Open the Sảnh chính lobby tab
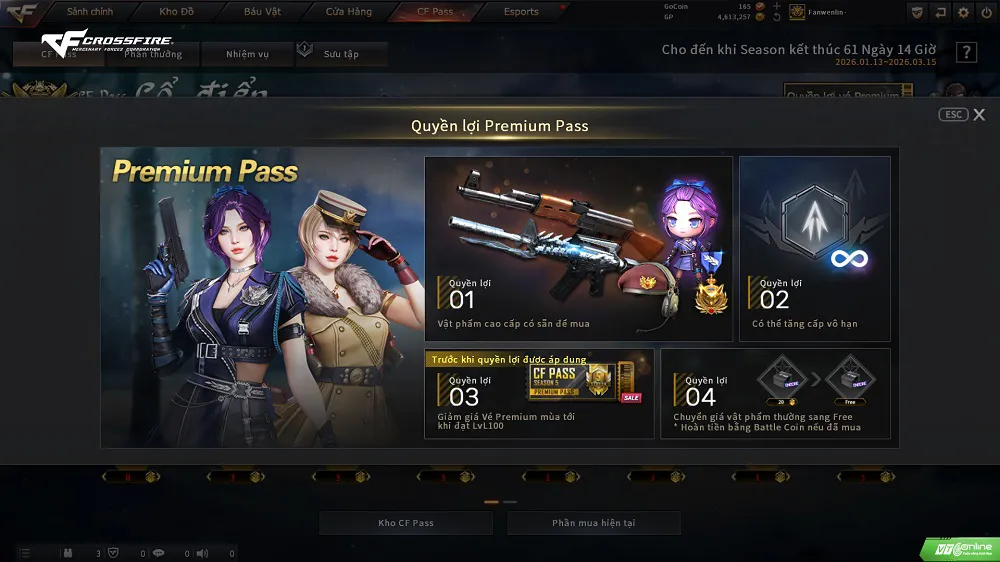Image resolution: width=1000 pixels, height=562 pixels. 89,12
